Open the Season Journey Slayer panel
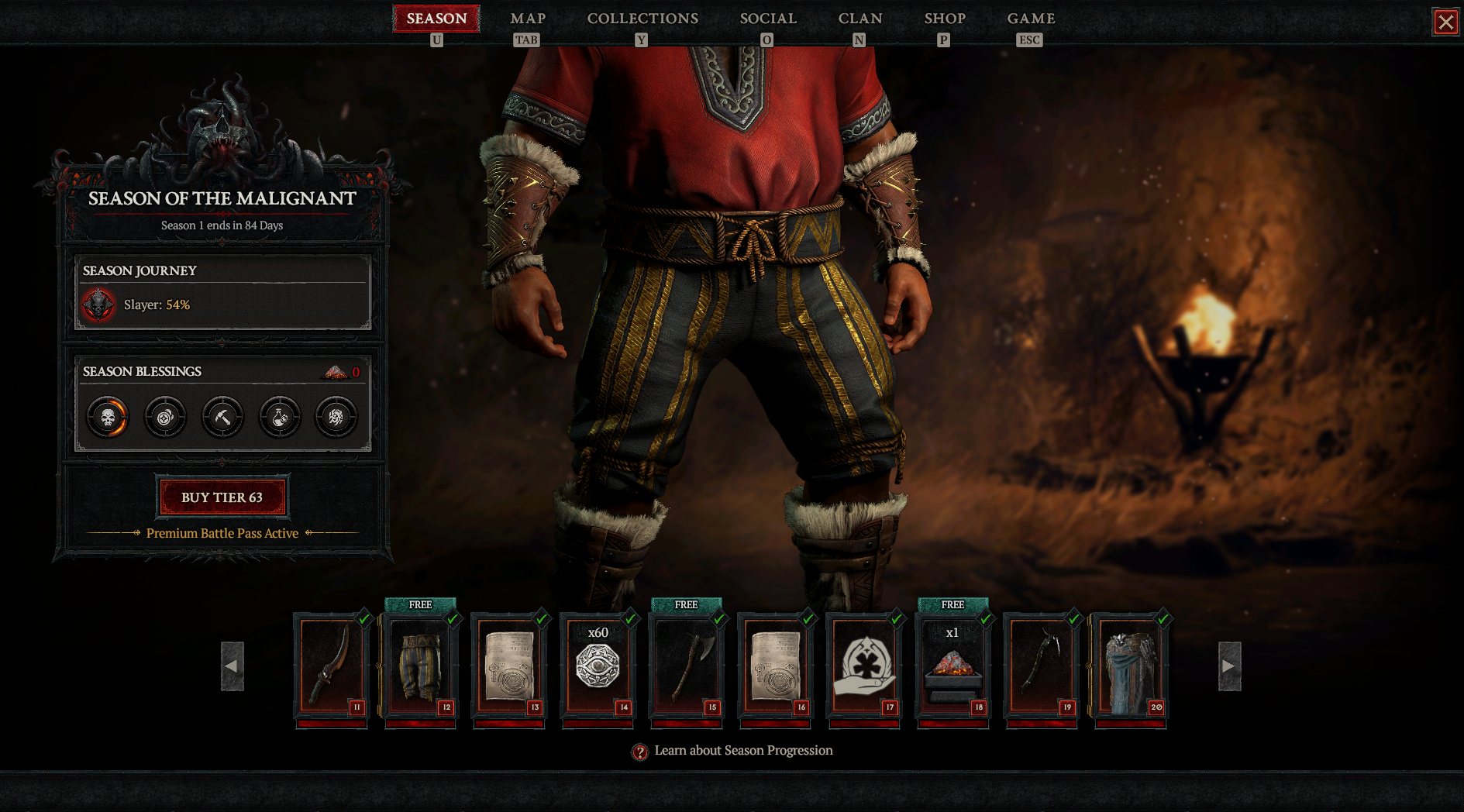The width and height of the screenshot is (1464, 812). coord(222,294)
